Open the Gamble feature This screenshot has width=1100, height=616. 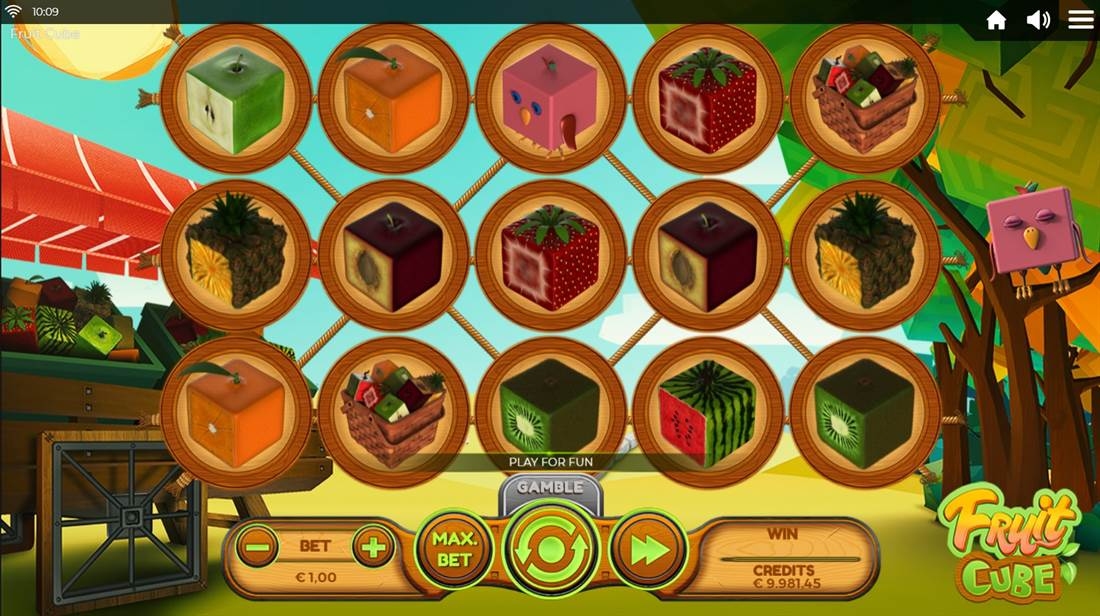[x=550, y=488]
